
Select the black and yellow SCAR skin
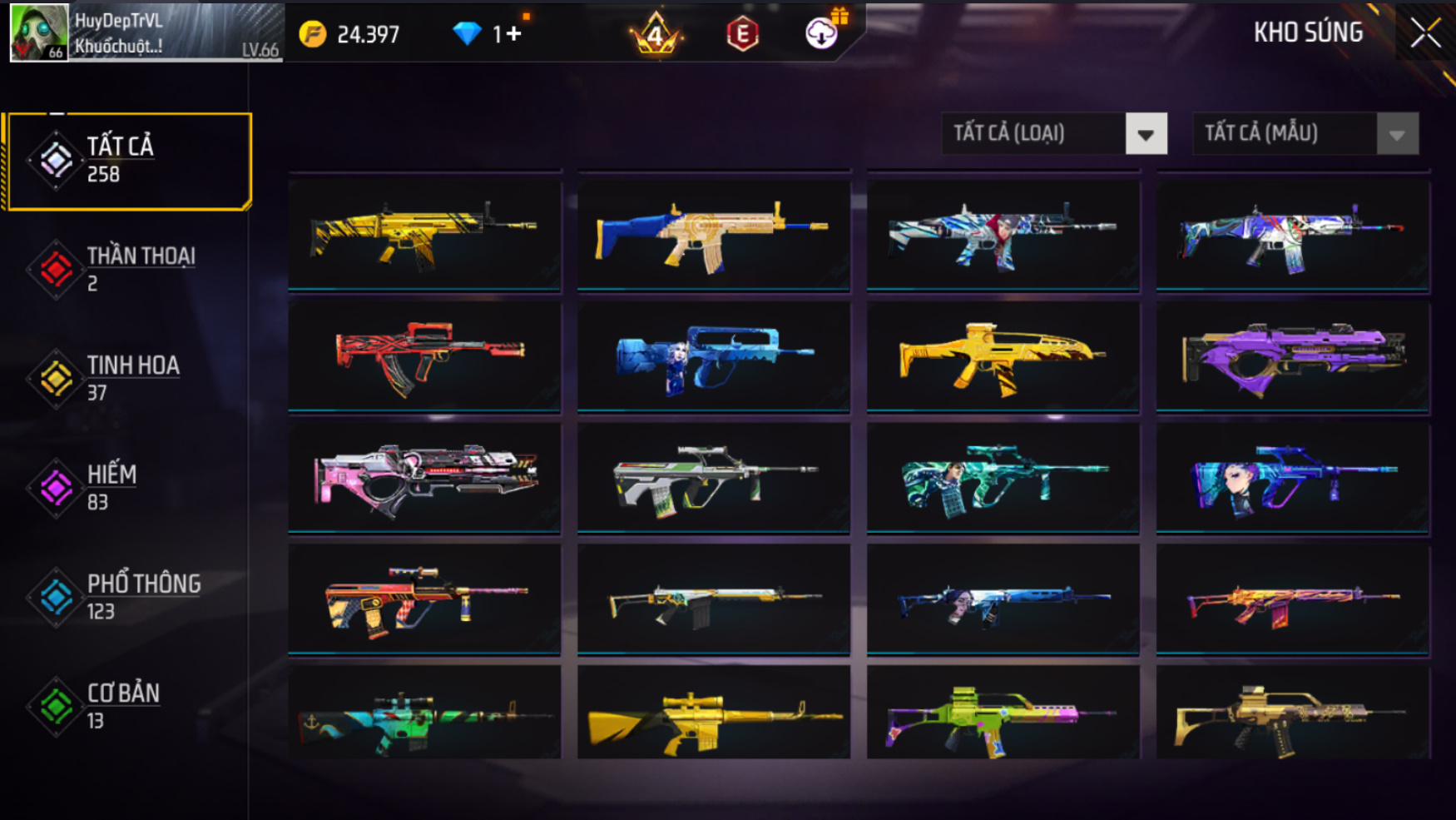[424, 234]
